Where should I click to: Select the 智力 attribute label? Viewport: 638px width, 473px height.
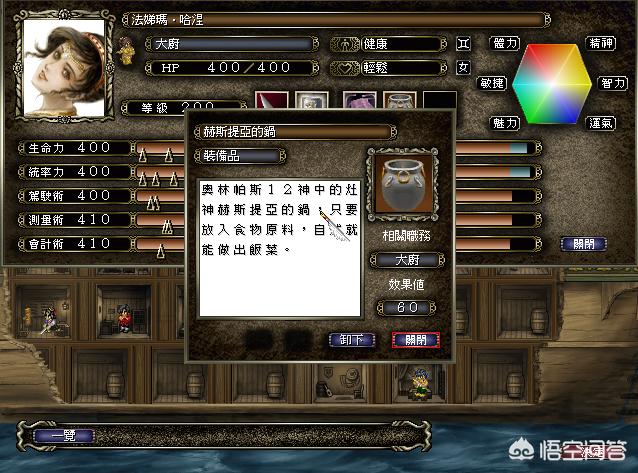point(613,82)
